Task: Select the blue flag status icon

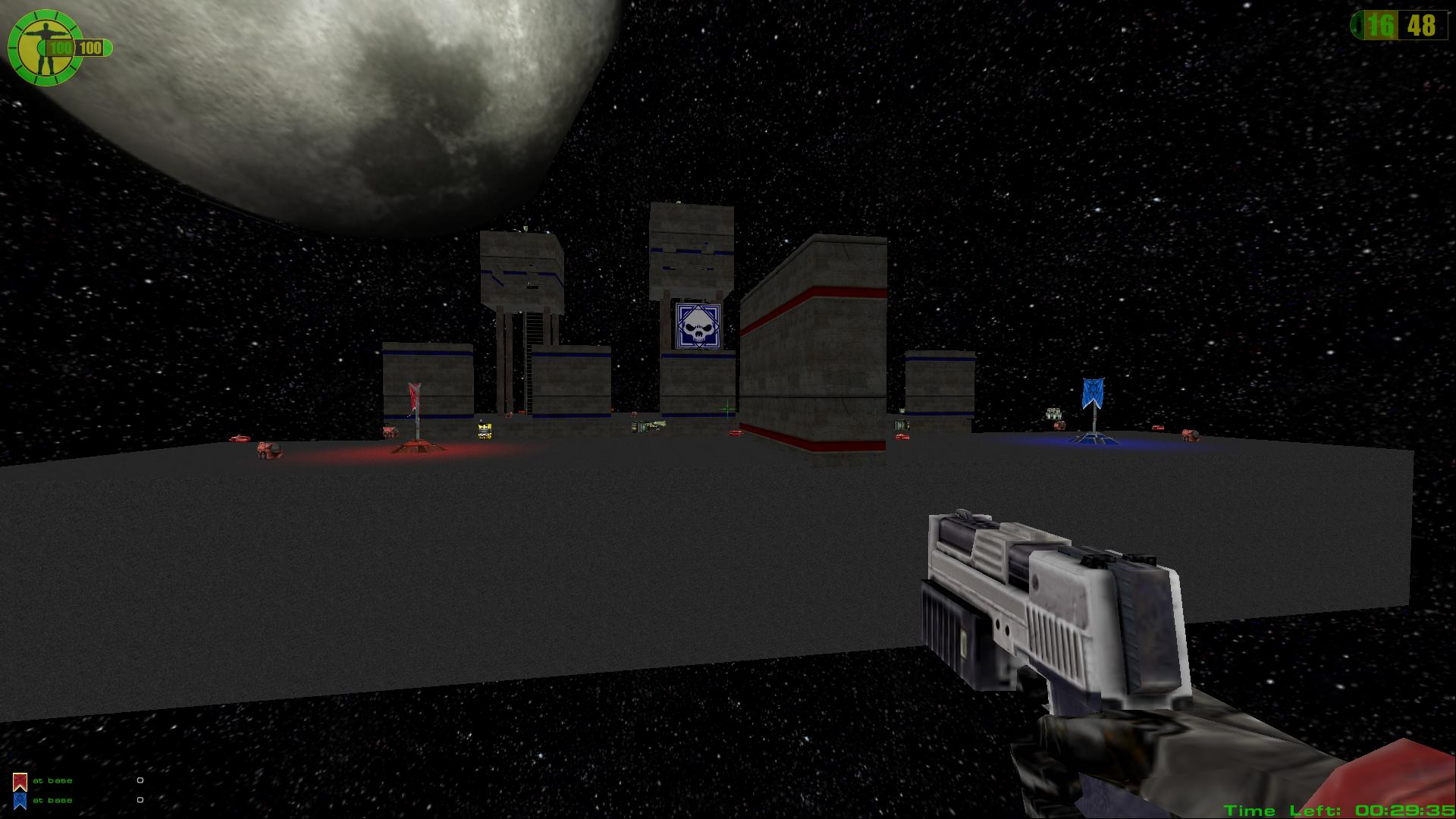Action: (20, 801)
